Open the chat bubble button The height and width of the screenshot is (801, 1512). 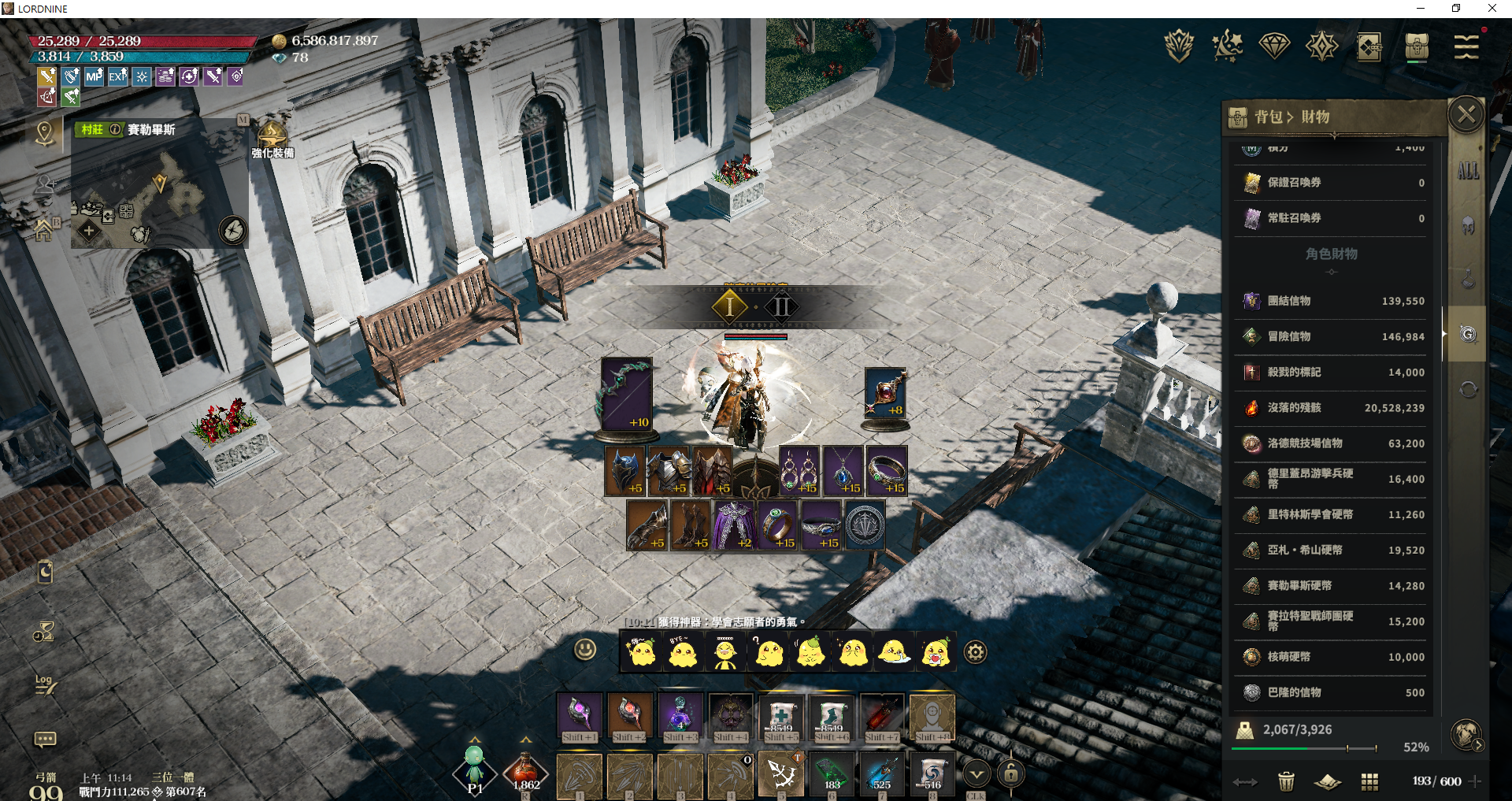tap(45, 739)
